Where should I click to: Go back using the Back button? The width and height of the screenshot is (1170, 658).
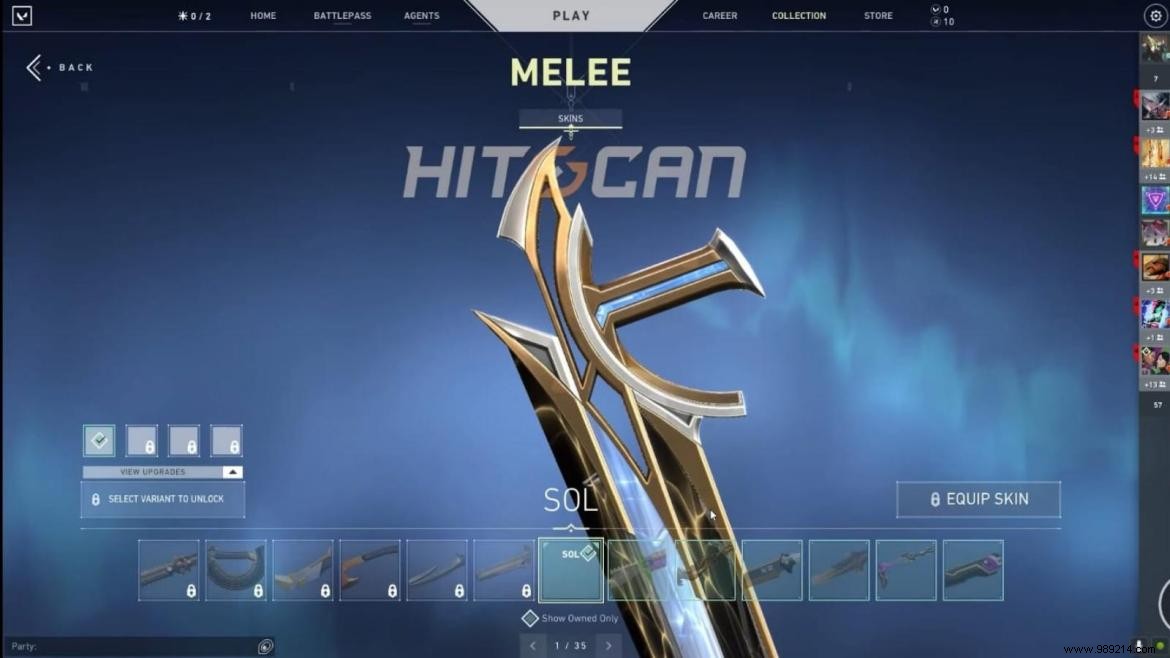click(x=60, y=67)
